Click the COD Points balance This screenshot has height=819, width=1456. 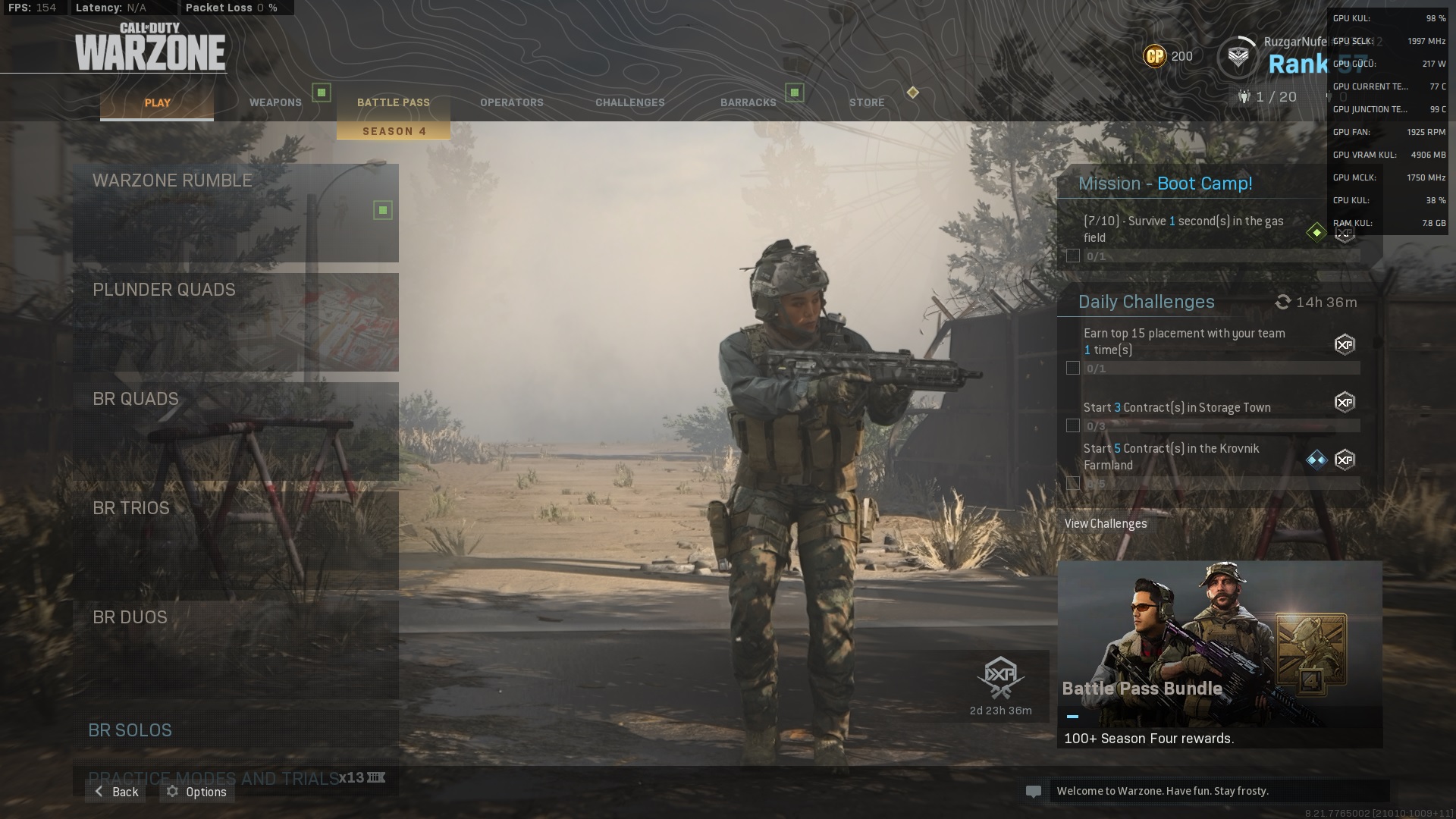(x=1168, y=56)
